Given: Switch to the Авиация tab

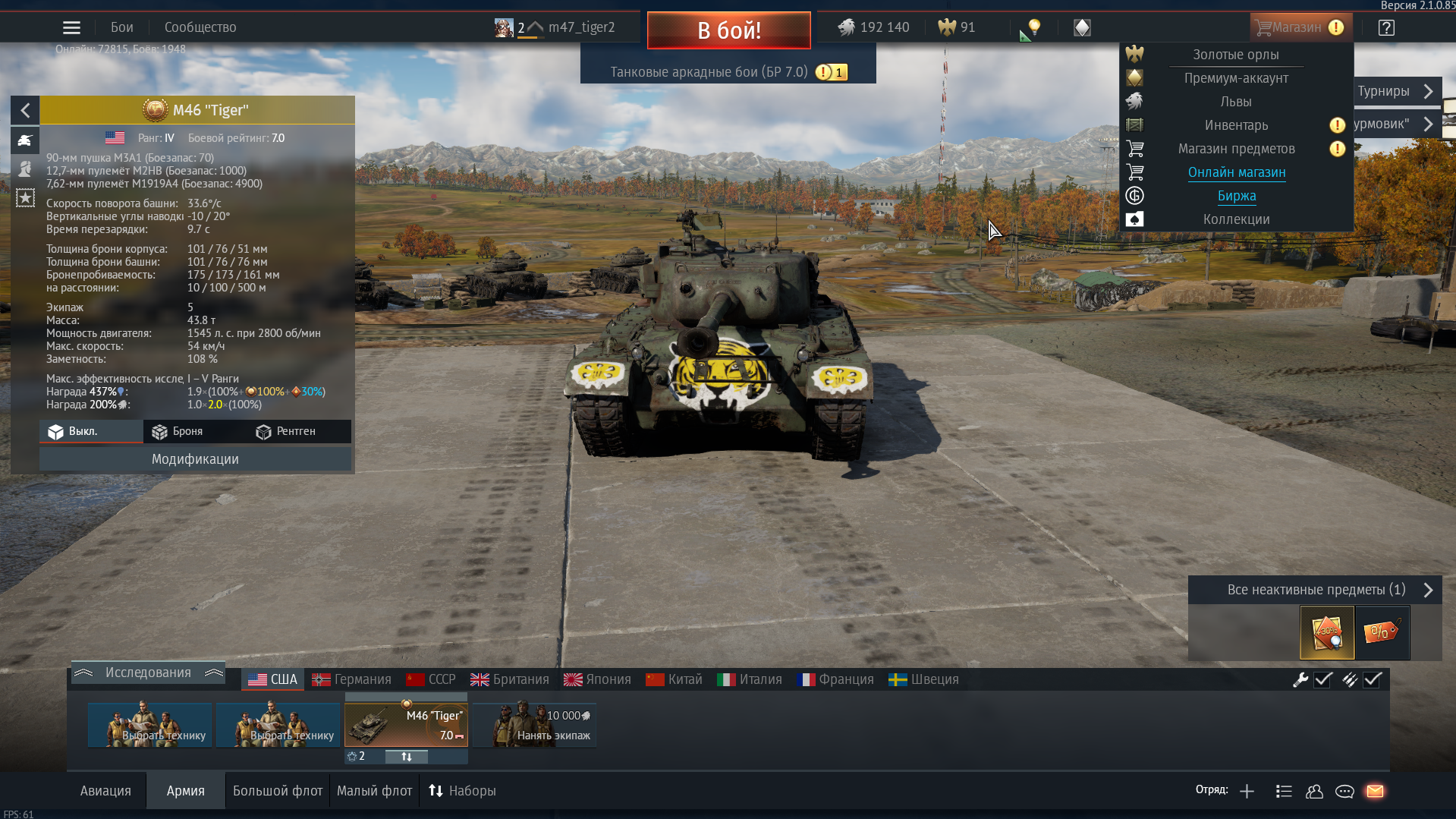Looking at the screenshot, I should pyautogui.click(x=105, y=791).
